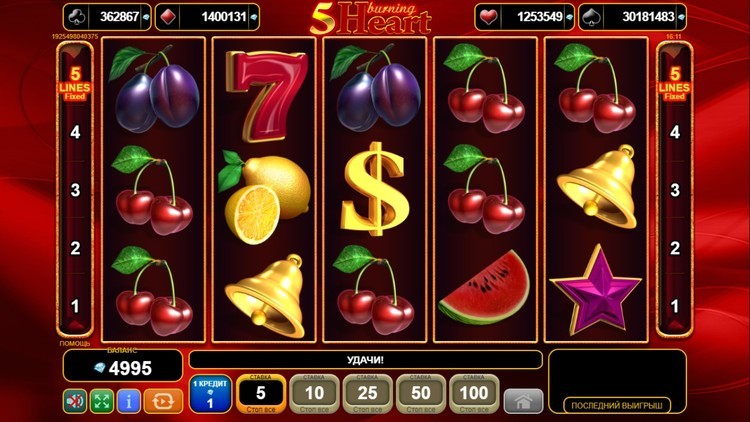
Task: Spin with the 100 bet button
Action: point(476,394)
